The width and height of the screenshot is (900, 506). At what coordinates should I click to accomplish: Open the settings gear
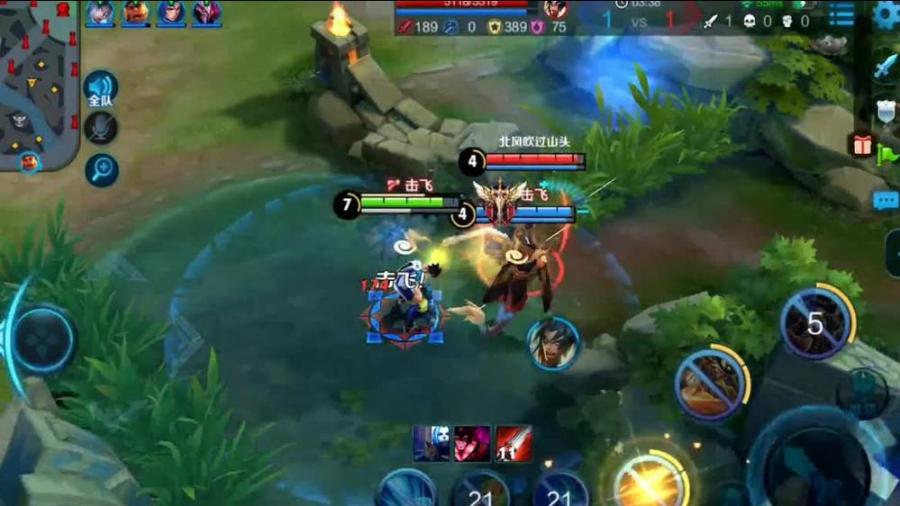coord(885,14)
